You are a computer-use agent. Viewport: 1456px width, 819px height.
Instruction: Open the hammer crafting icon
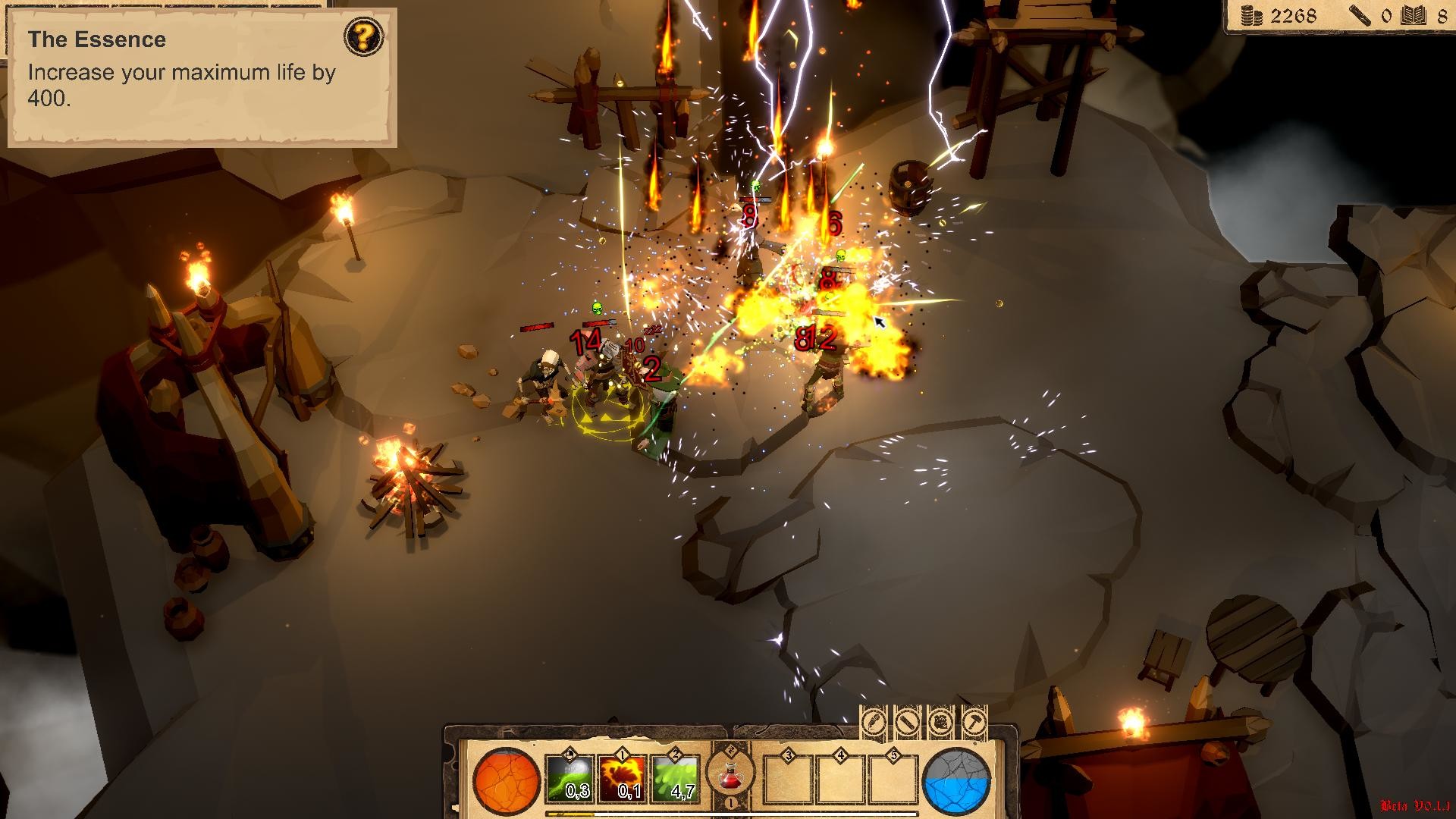pyautogui.click(x=972, y=722)
